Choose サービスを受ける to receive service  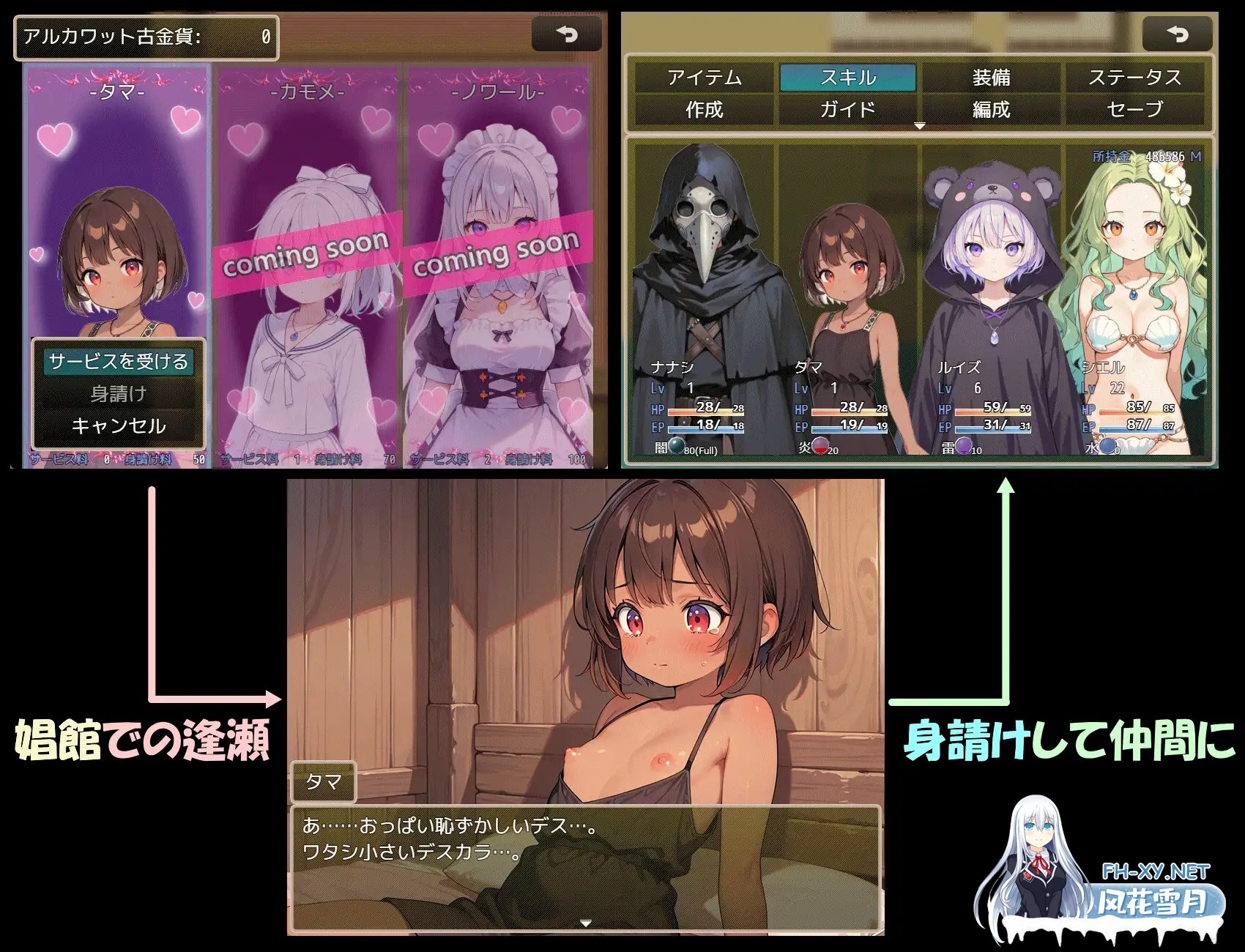tap(119, 360)
